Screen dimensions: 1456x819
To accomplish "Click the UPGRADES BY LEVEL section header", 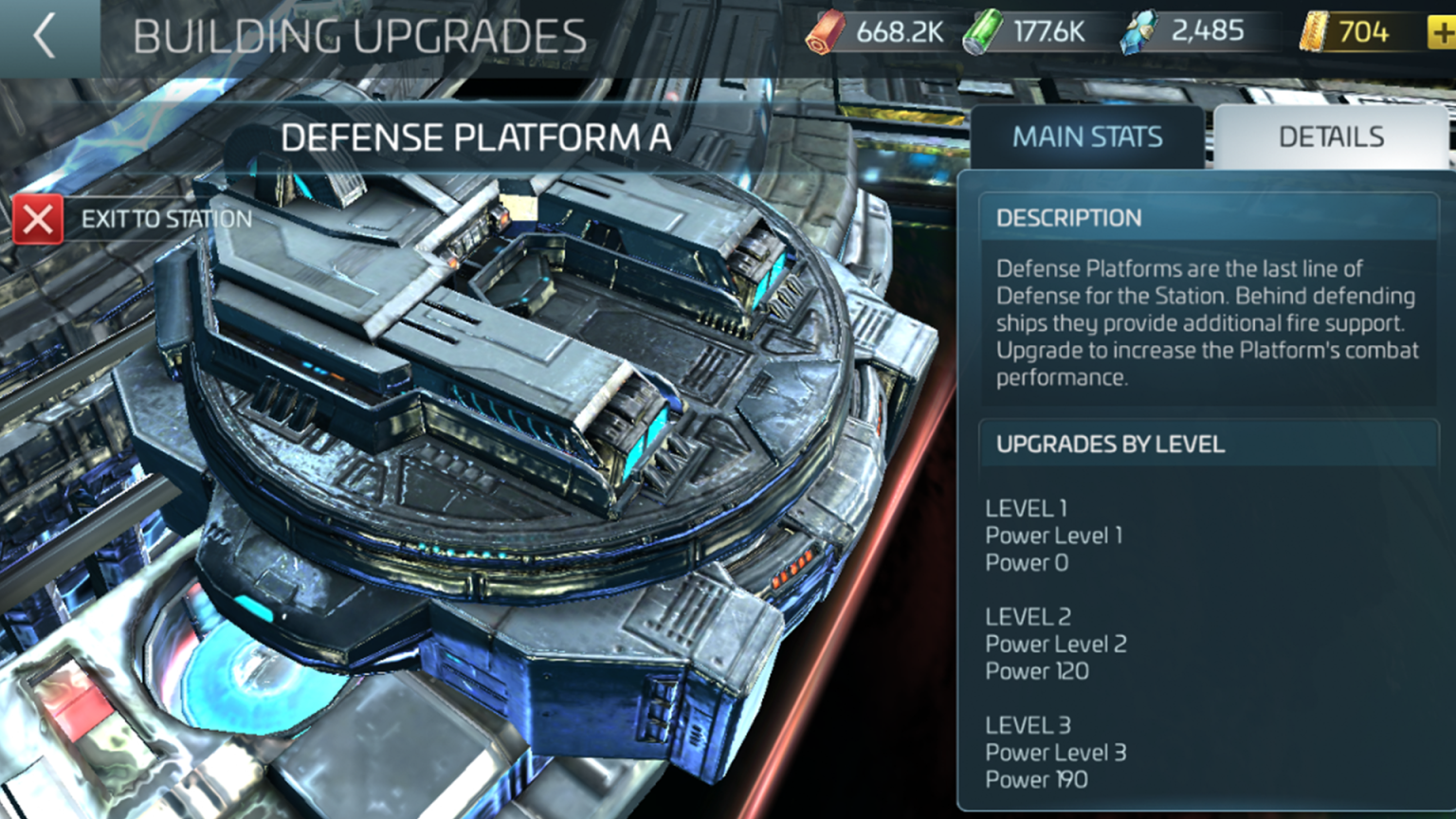I will (1110, 444).
